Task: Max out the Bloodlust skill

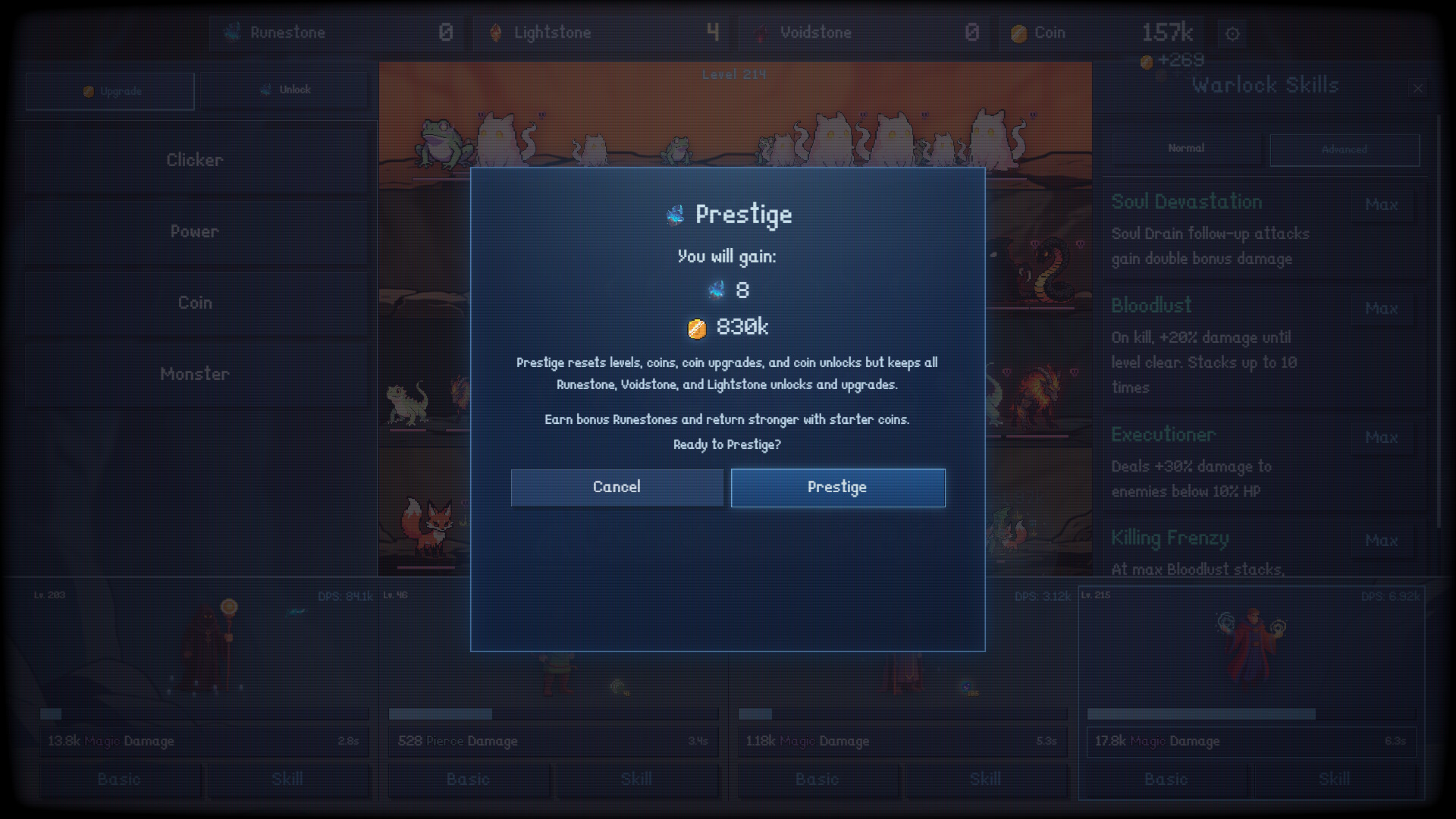Action: coord(1381,309)
